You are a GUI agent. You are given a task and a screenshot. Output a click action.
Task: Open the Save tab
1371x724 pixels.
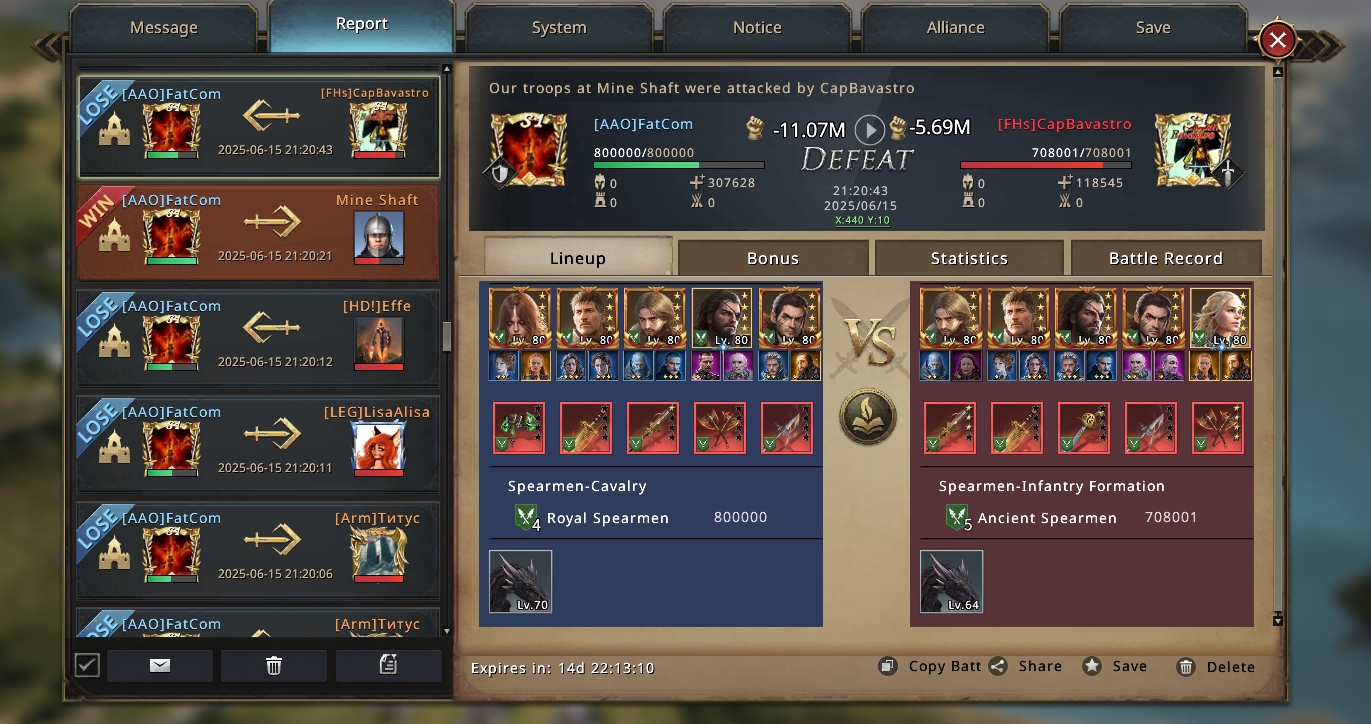point(1153,28)
